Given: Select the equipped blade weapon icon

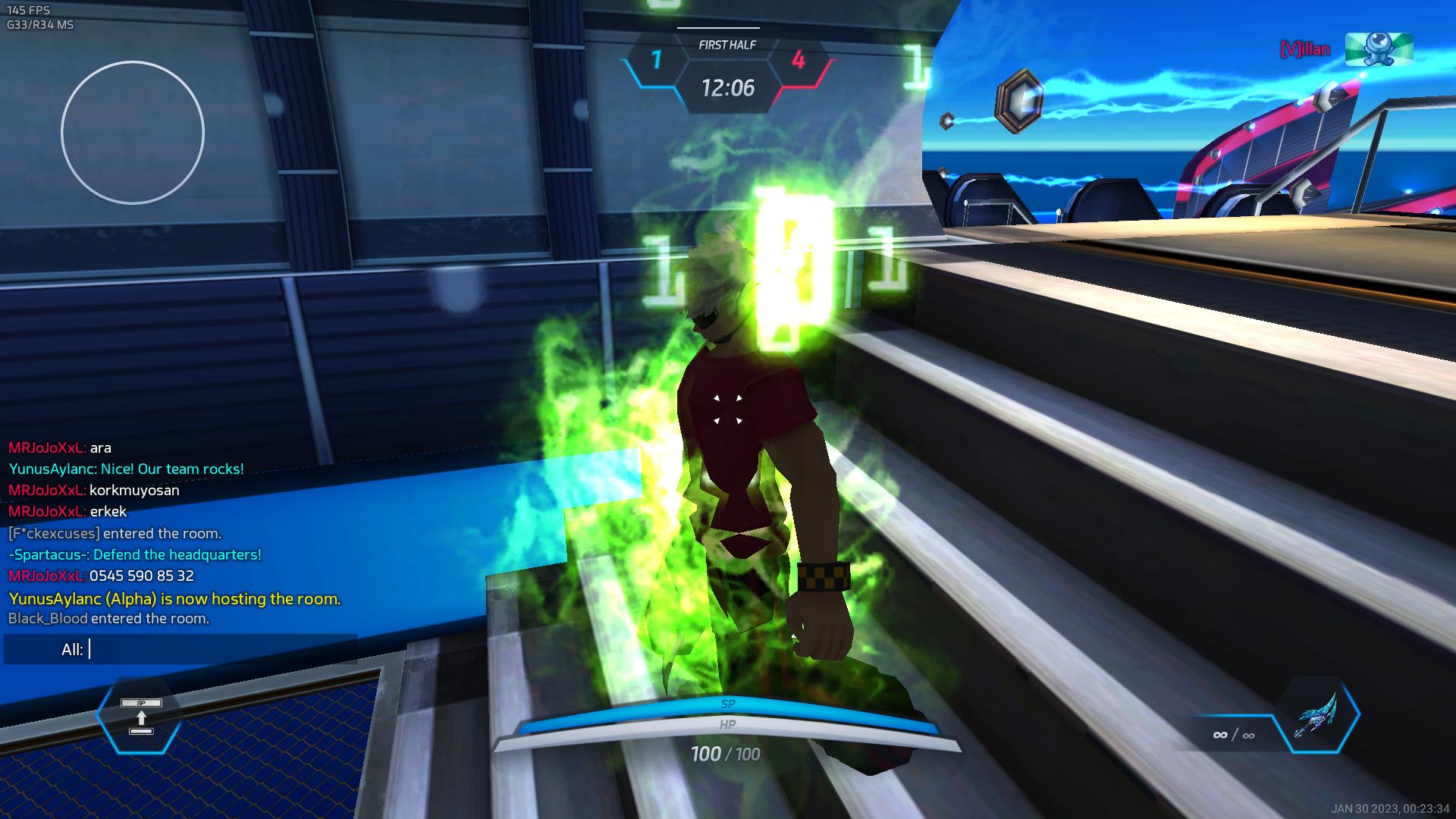Looking at the screenshot, I should 1319,715.
